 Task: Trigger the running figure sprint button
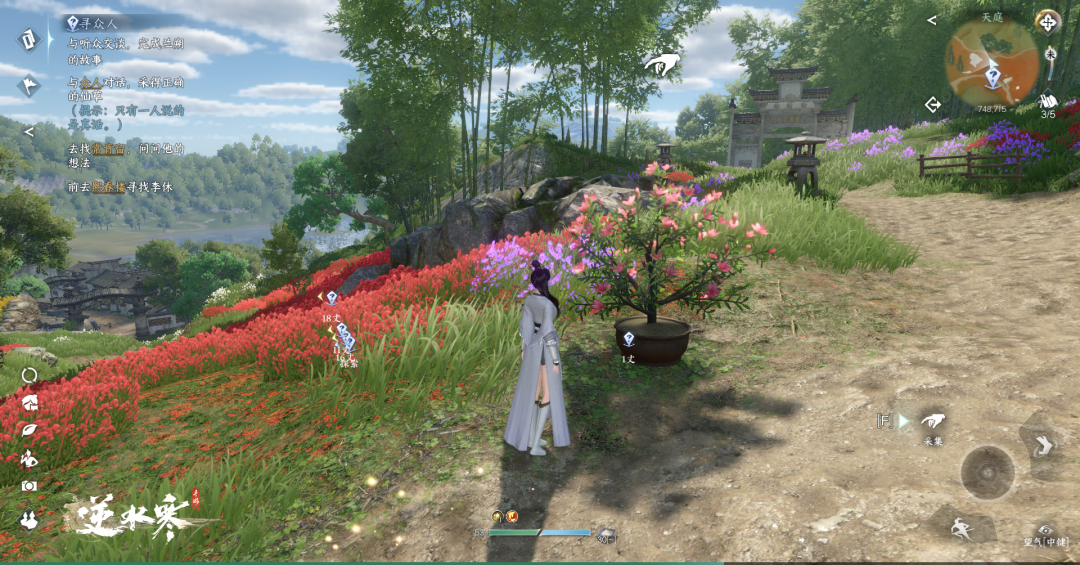point(962,529)
